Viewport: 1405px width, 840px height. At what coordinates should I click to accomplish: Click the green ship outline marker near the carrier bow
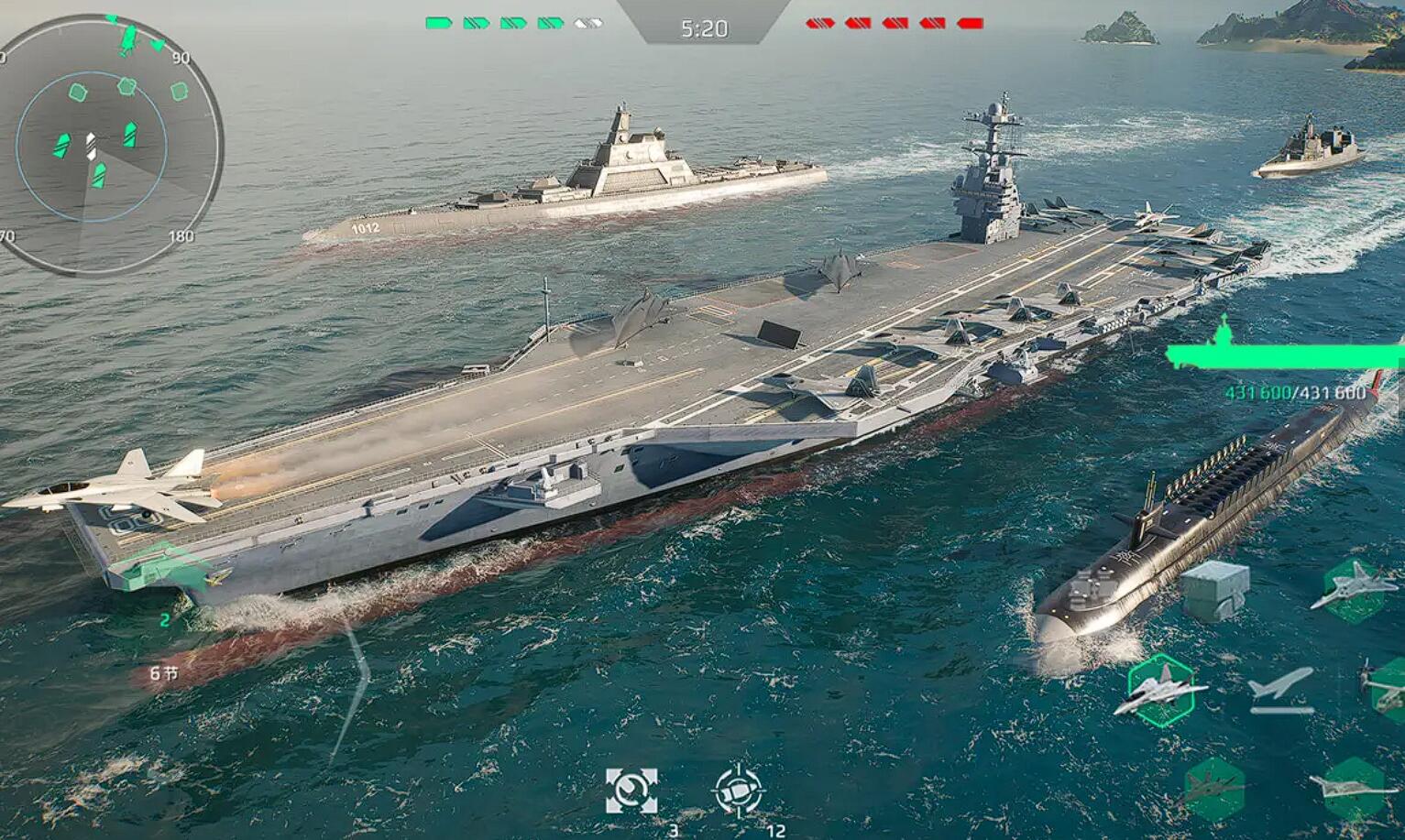pos(163,569)
